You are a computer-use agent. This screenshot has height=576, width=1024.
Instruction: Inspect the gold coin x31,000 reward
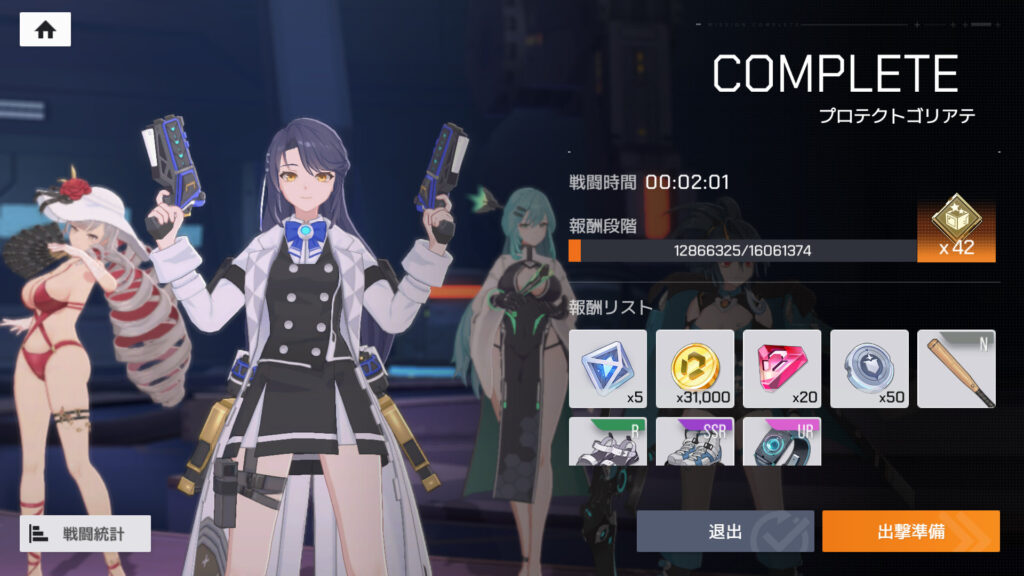point(694,368)
